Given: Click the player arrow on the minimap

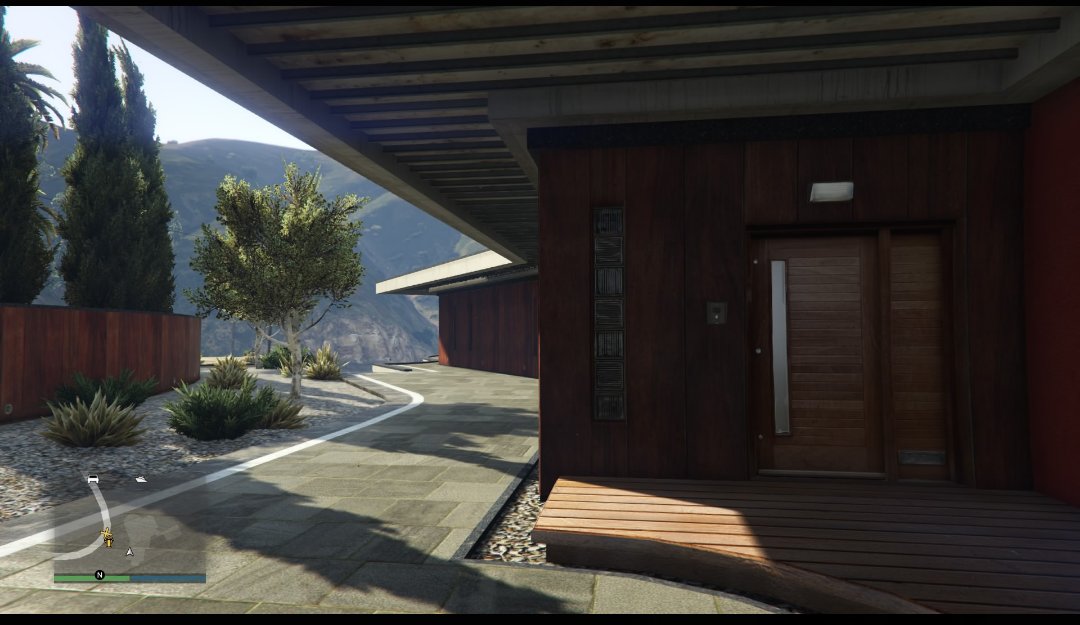Looking at the screenshot, I should tap(129, 551).
